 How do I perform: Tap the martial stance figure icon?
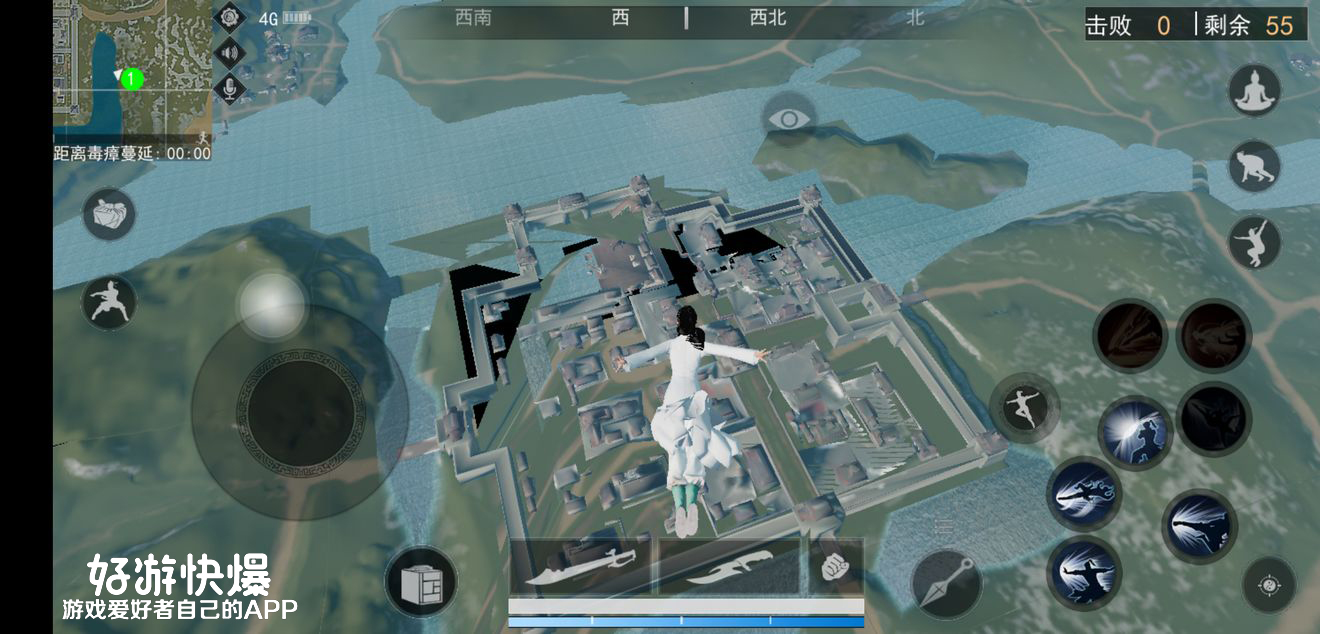coord(108,303)
